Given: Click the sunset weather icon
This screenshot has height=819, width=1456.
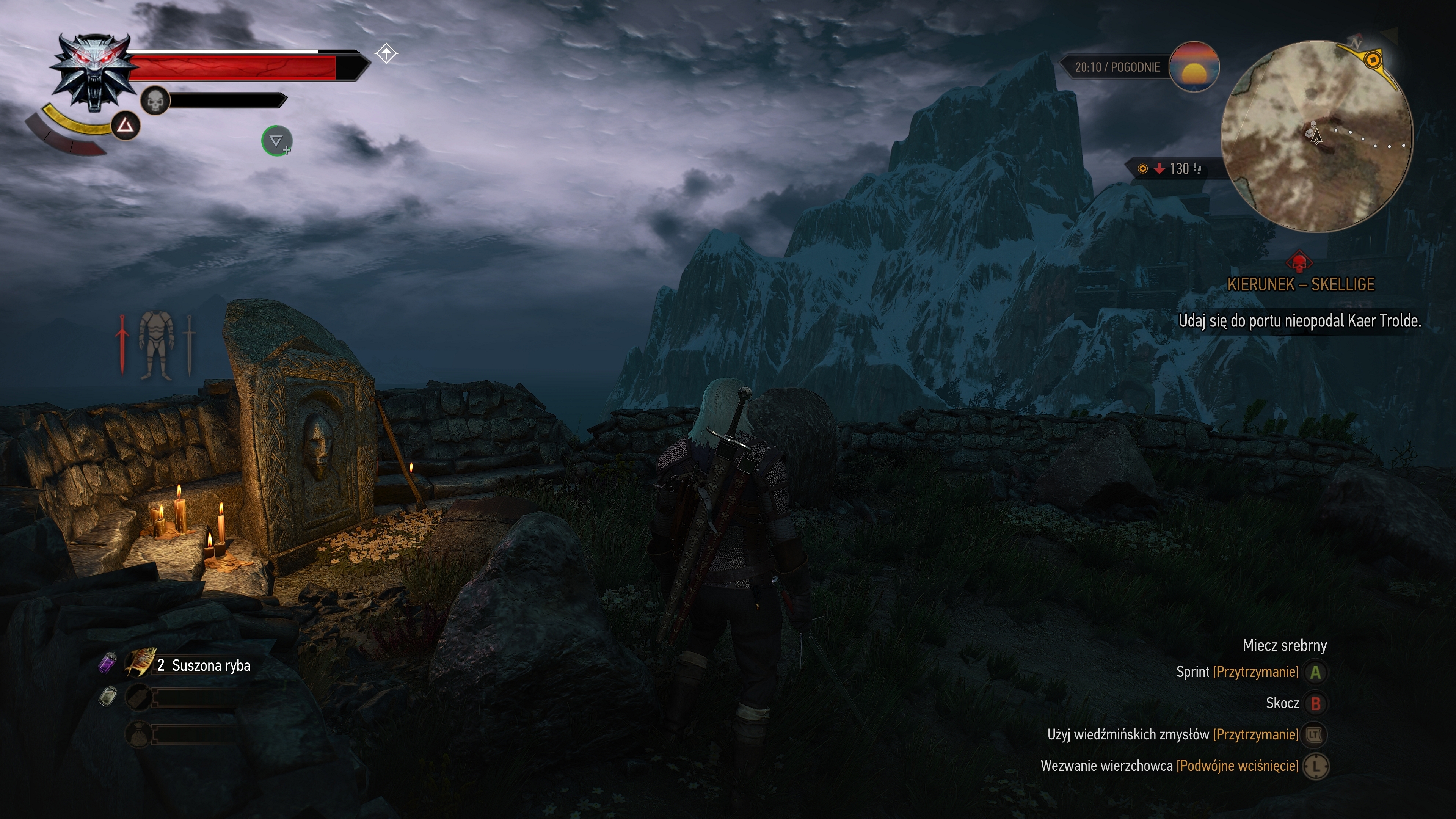Looking at the screenshot, I should click(x=1193, y=67).
